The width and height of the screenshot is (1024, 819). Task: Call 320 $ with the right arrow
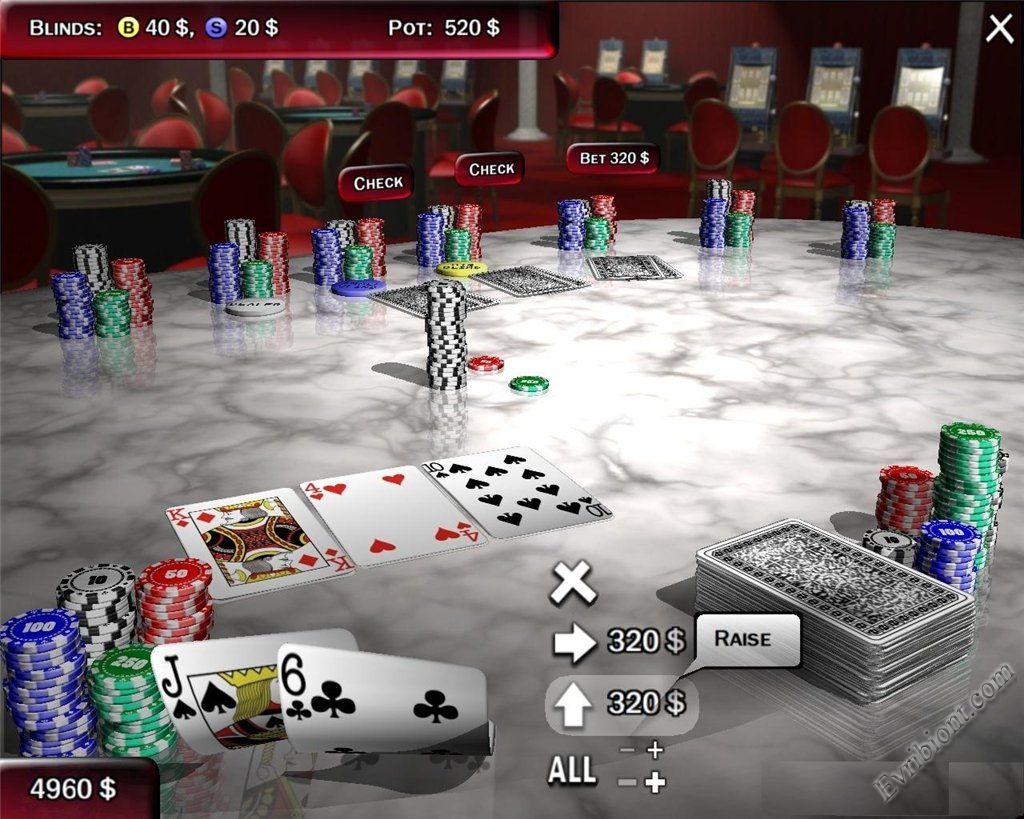(574, 642)
